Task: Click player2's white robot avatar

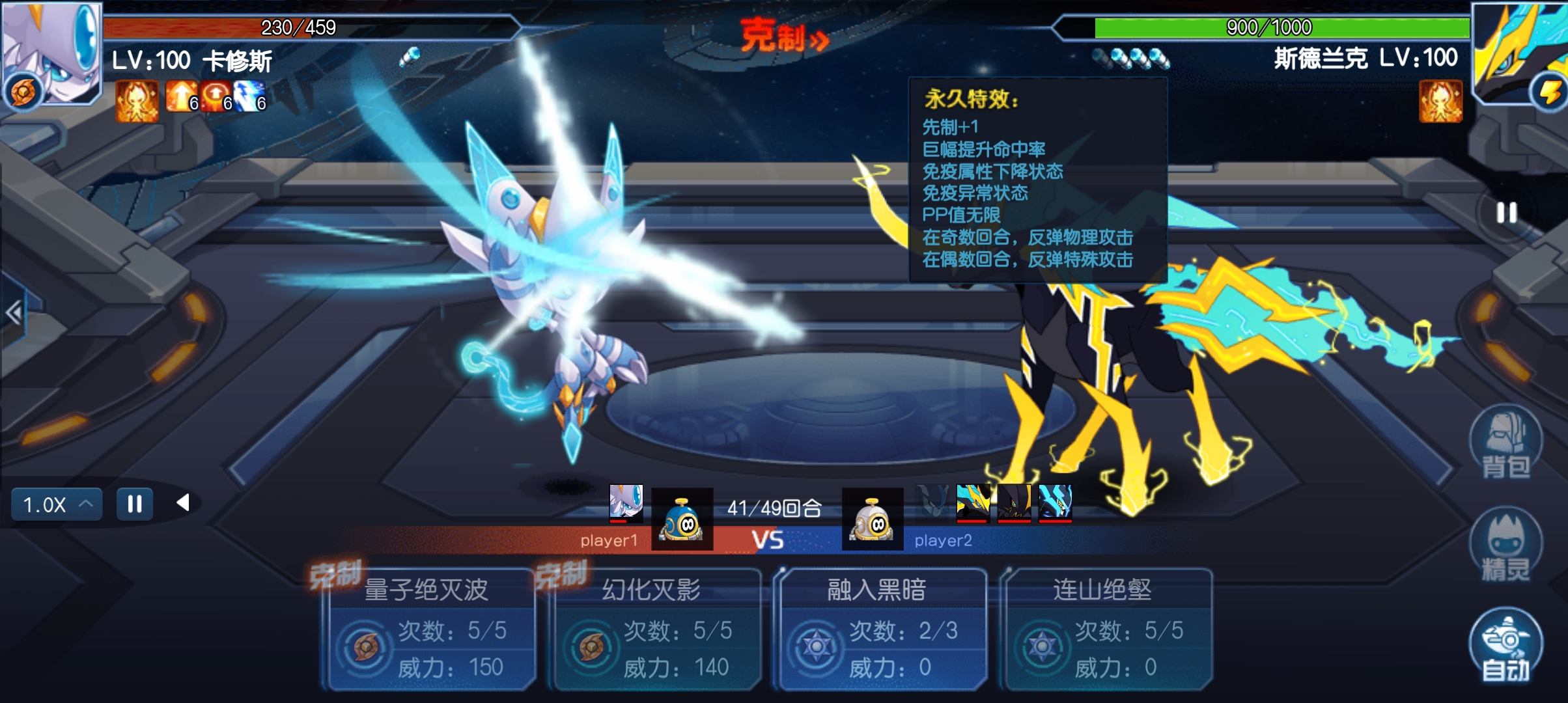Action: tap(873, 519)
